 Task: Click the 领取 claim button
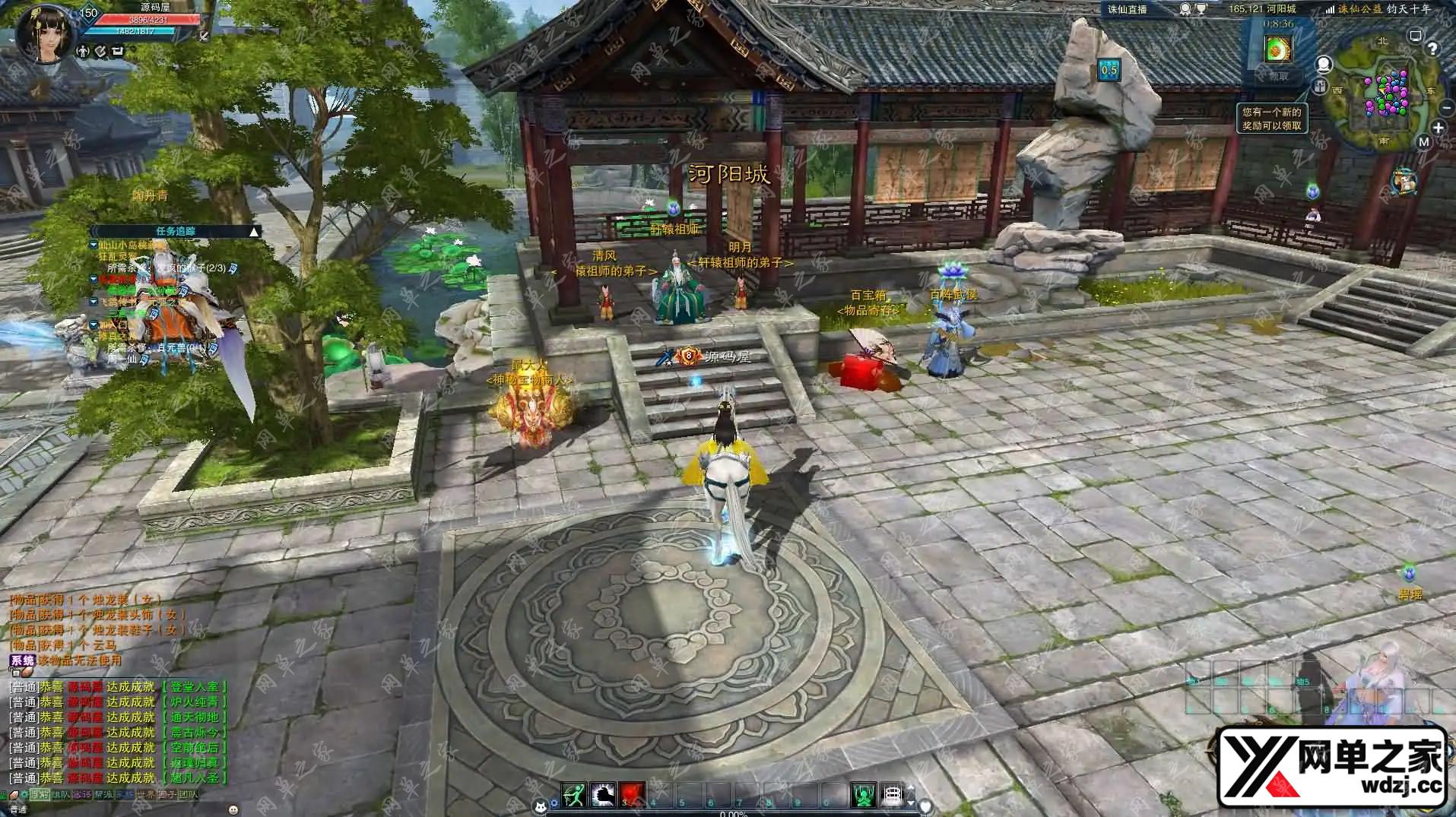(1278, 76)
